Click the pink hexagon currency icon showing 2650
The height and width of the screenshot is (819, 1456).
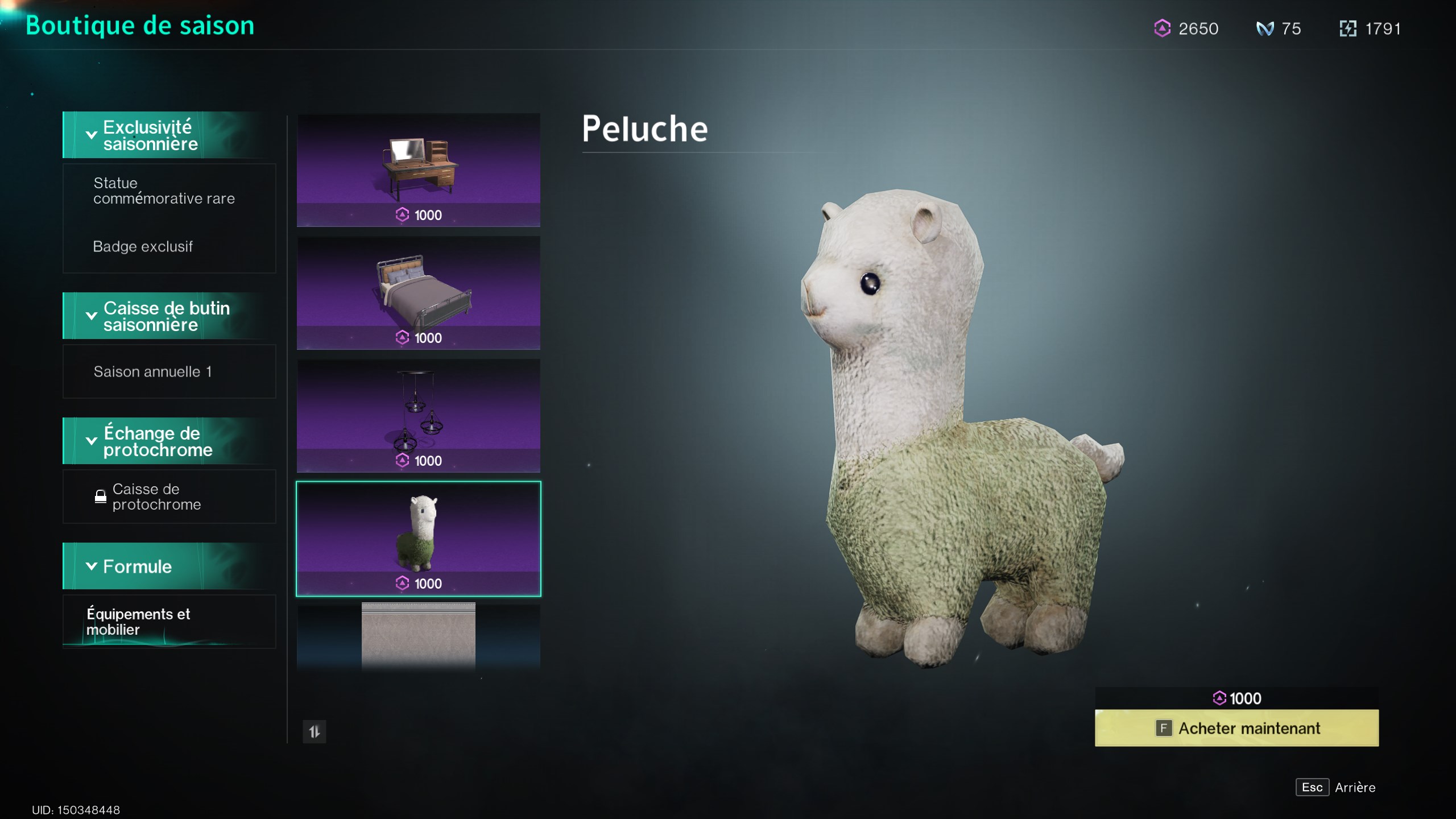click(x=1164, y=28)
